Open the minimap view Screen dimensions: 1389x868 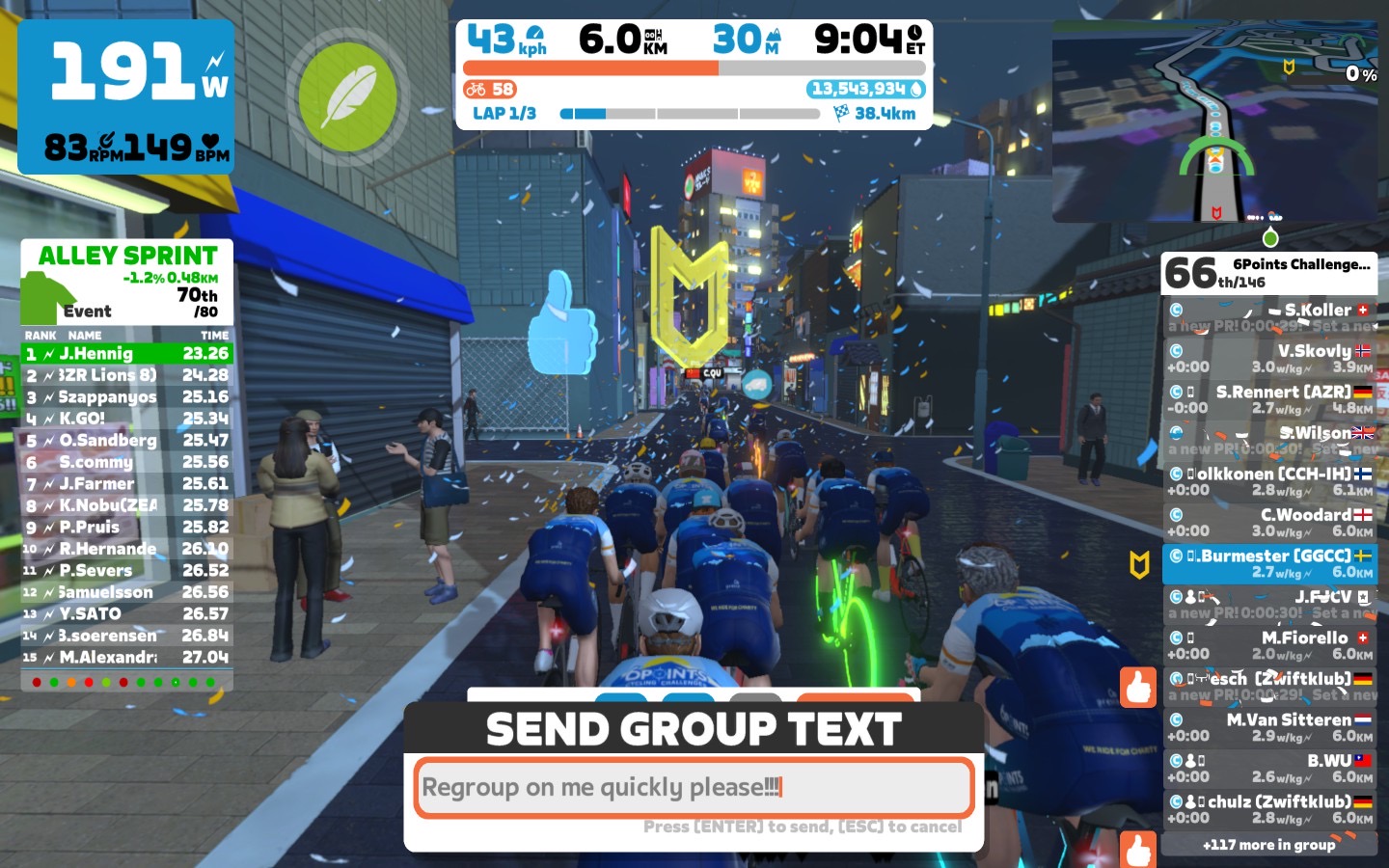tap(1214, 122)
